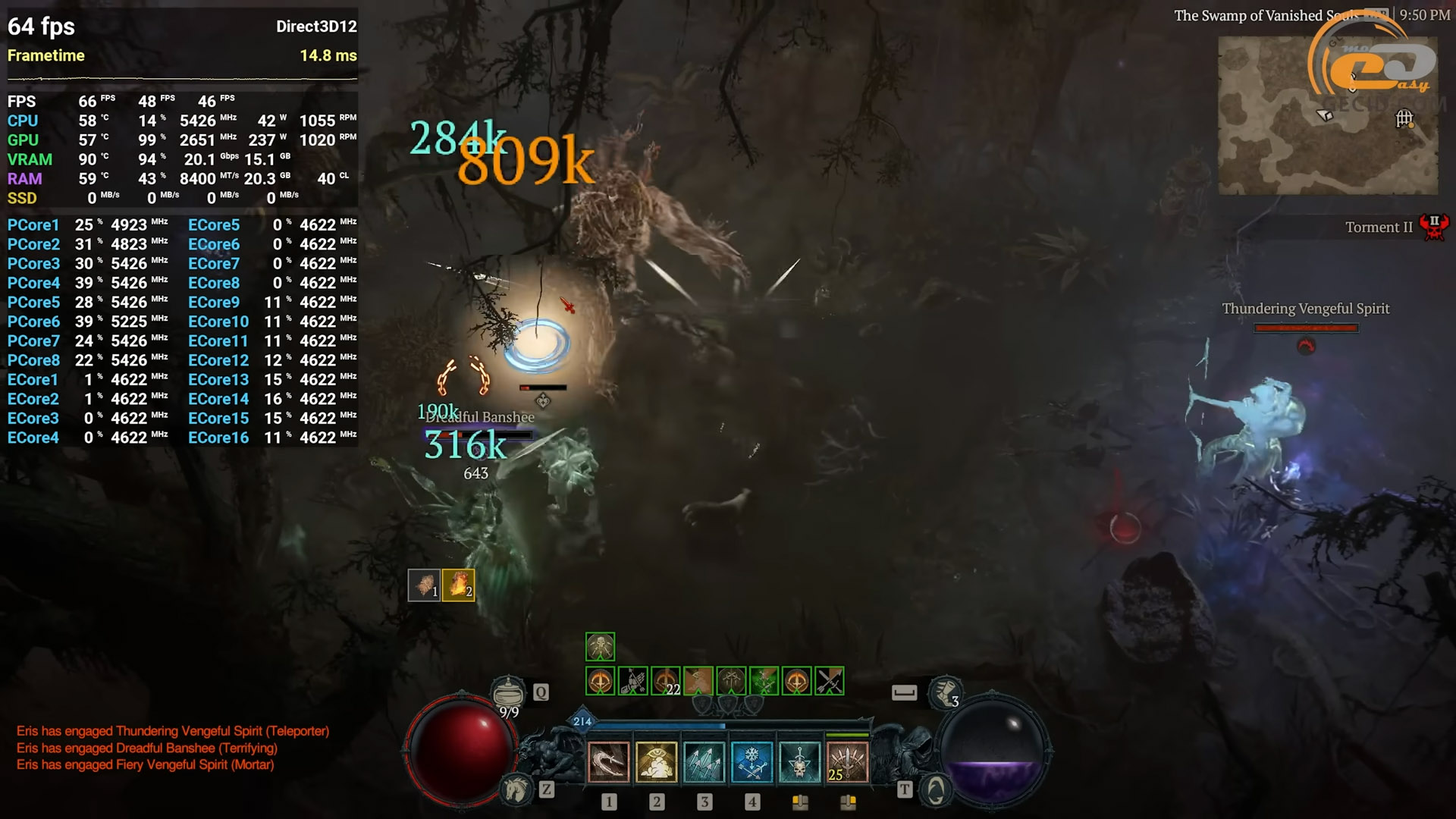The image size is (1456, 819).
Task: Click the Direct3D12 performance overlay header
Action: click(x=316, y=27)
